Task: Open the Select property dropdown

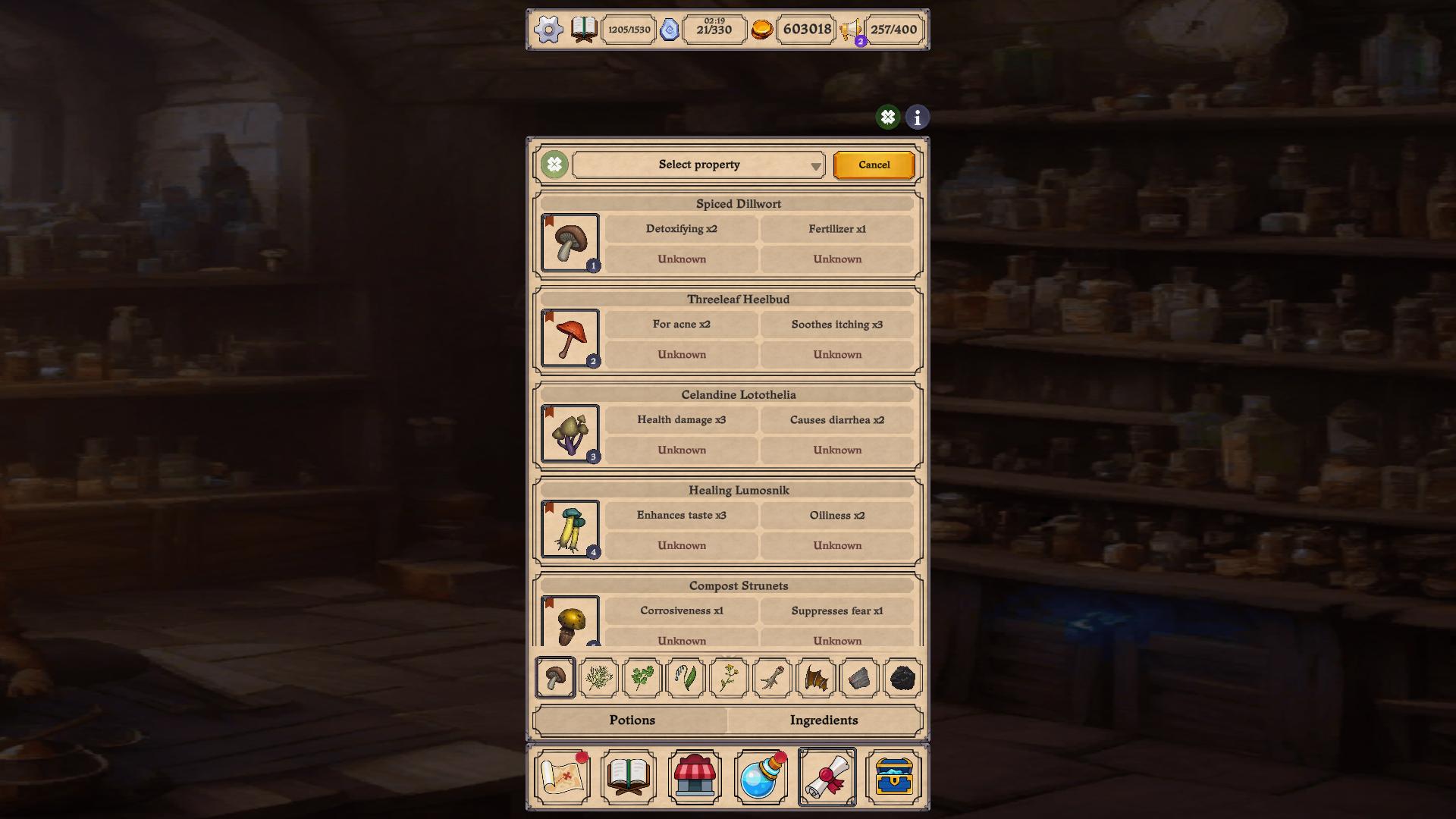Action: [698, 165]
